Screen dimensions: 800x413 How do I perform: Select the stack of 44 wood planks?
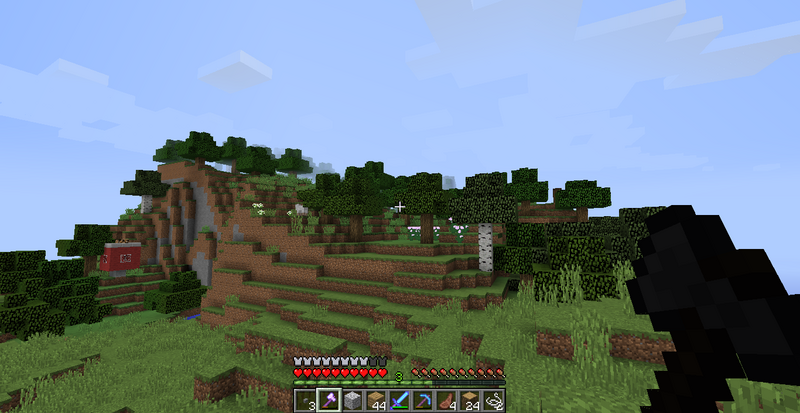(375, 401)
